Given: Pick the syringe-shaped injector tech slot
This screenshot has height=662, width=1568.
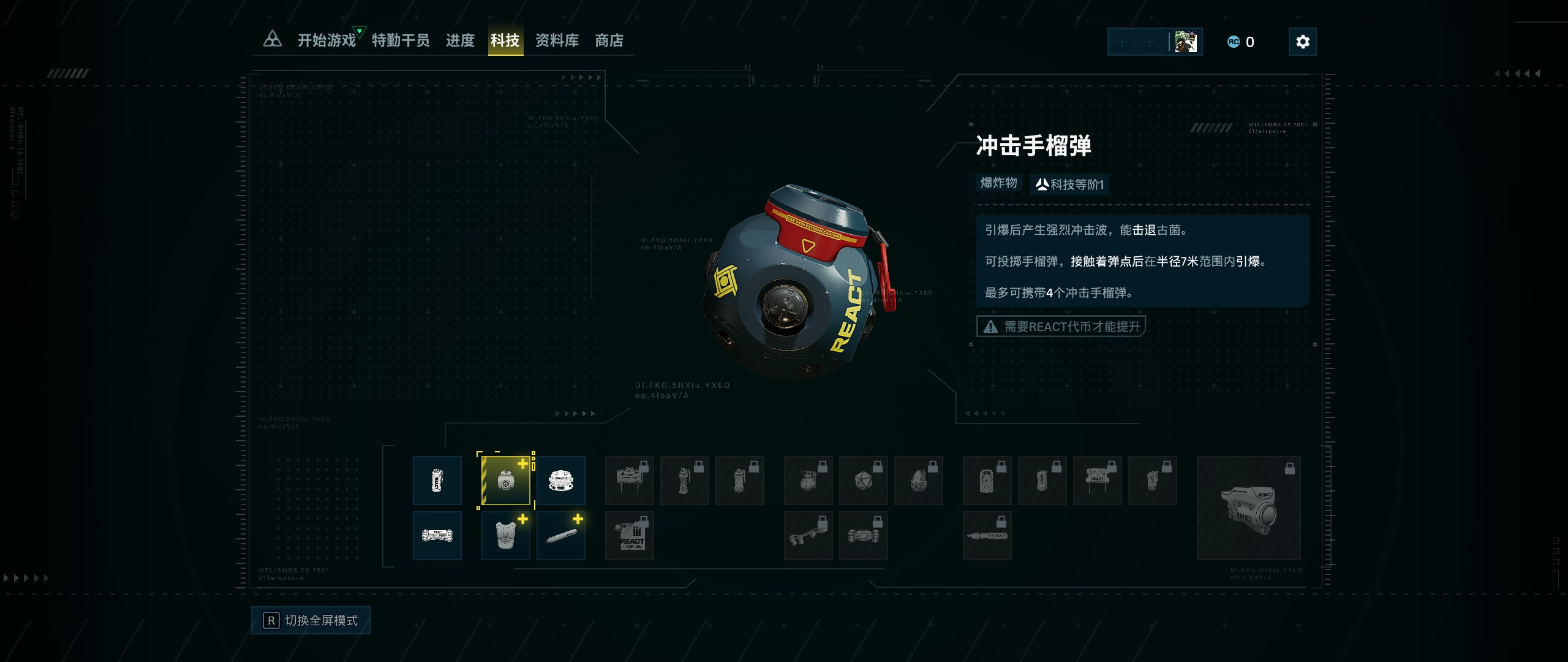Looking at the screenshot, I should 560,536.
